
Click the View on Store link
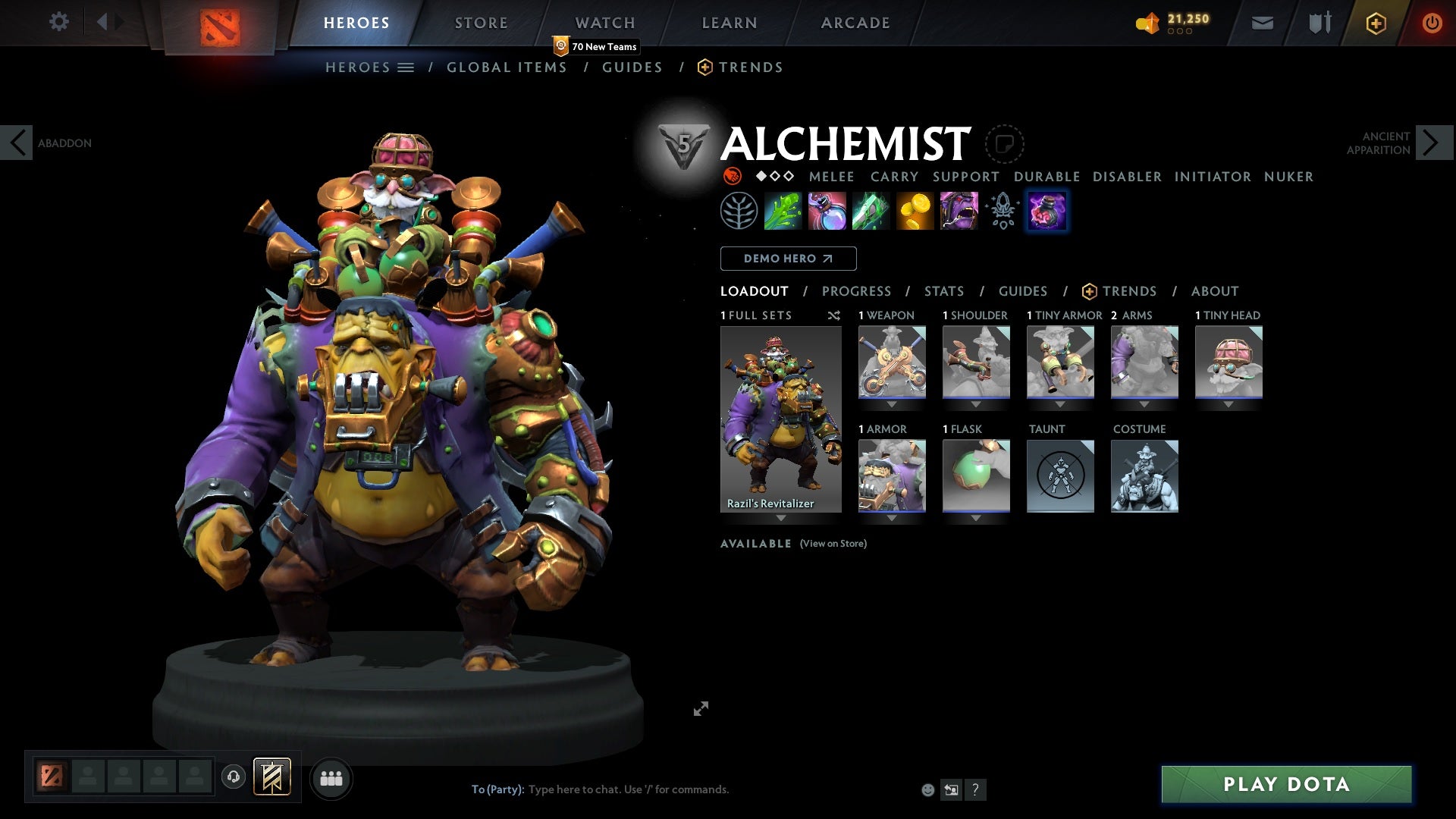(x=833, y=544)
